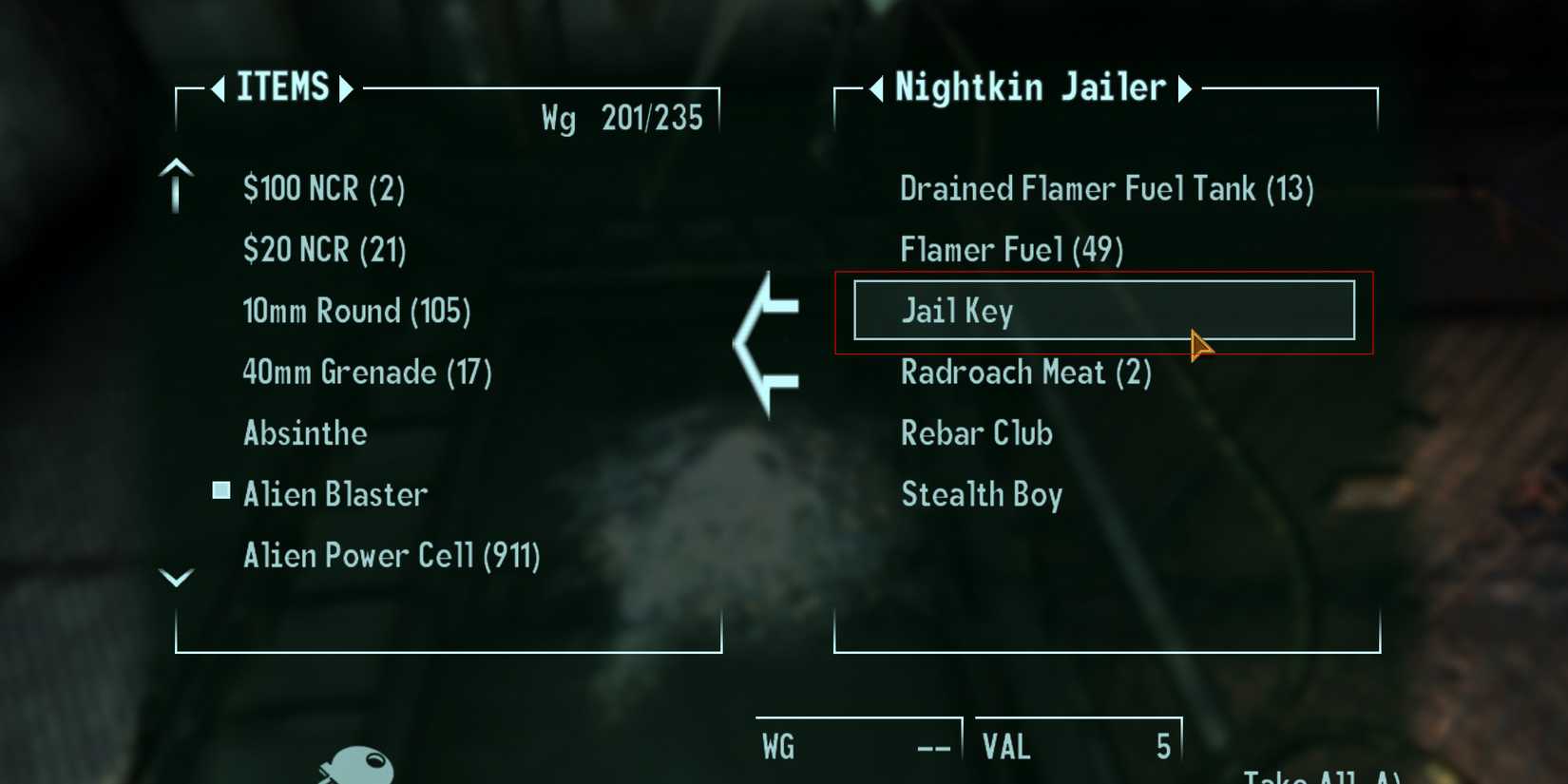The height and width of the screenshot is (784, 1568).
Task: Click the large item transfer arrow
Action: point(765,342)
